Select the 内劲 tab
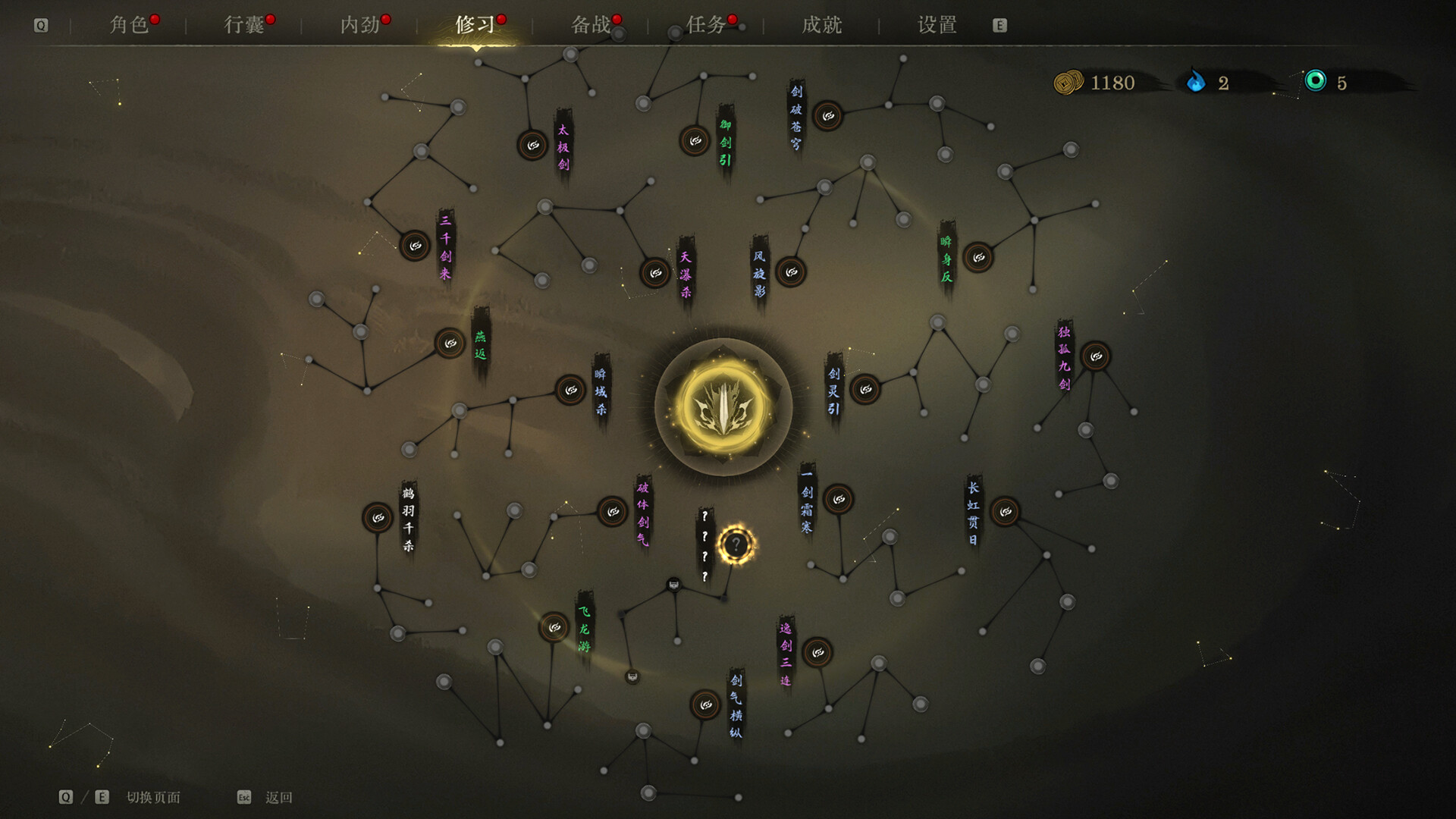Screen dimensions: 1456x819 [x=359, y=25]
